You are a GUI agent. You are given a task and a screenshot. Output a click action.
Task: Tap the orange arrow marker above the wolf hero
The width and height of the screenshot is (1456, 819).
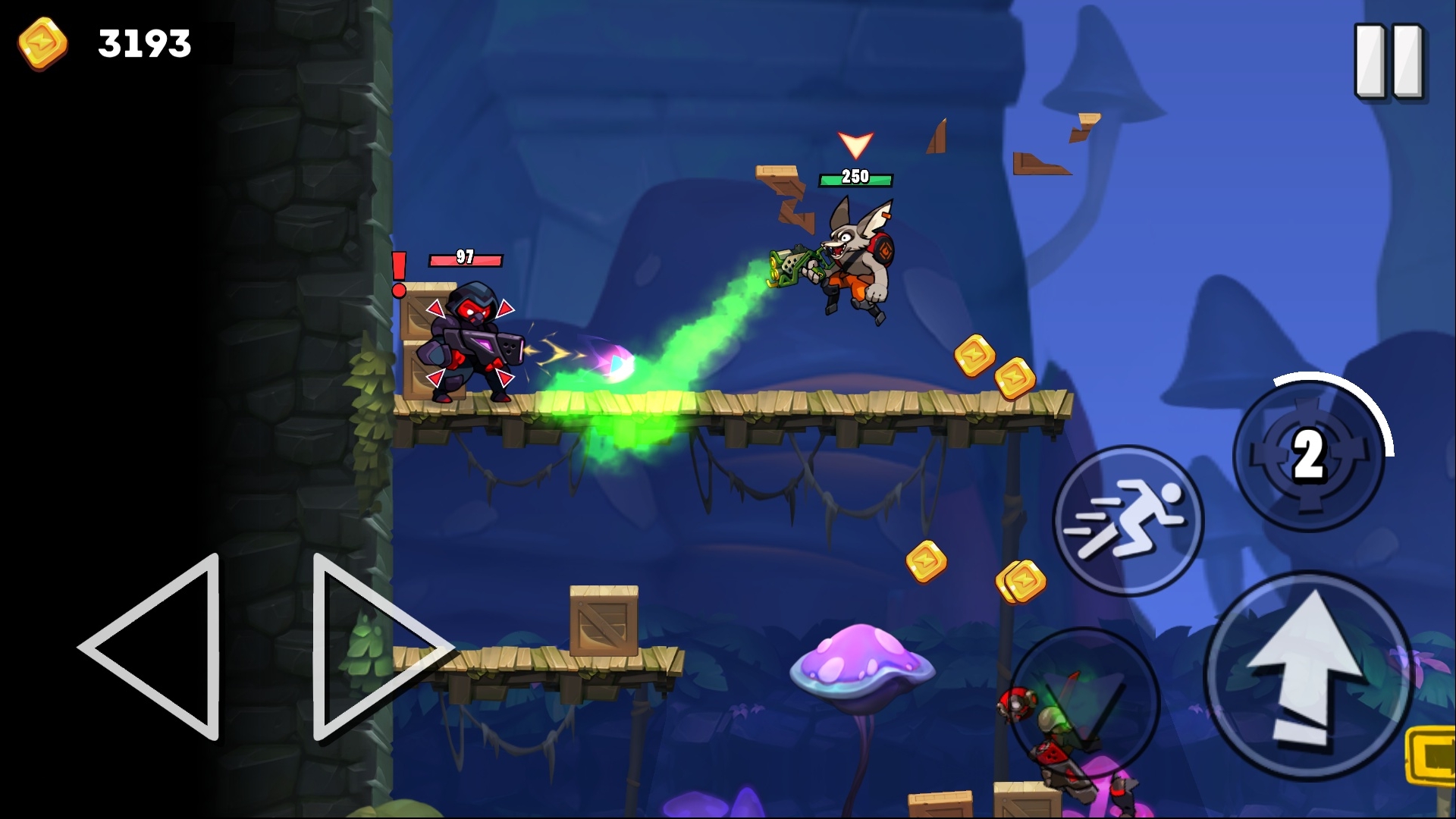[x=855, y=144]
